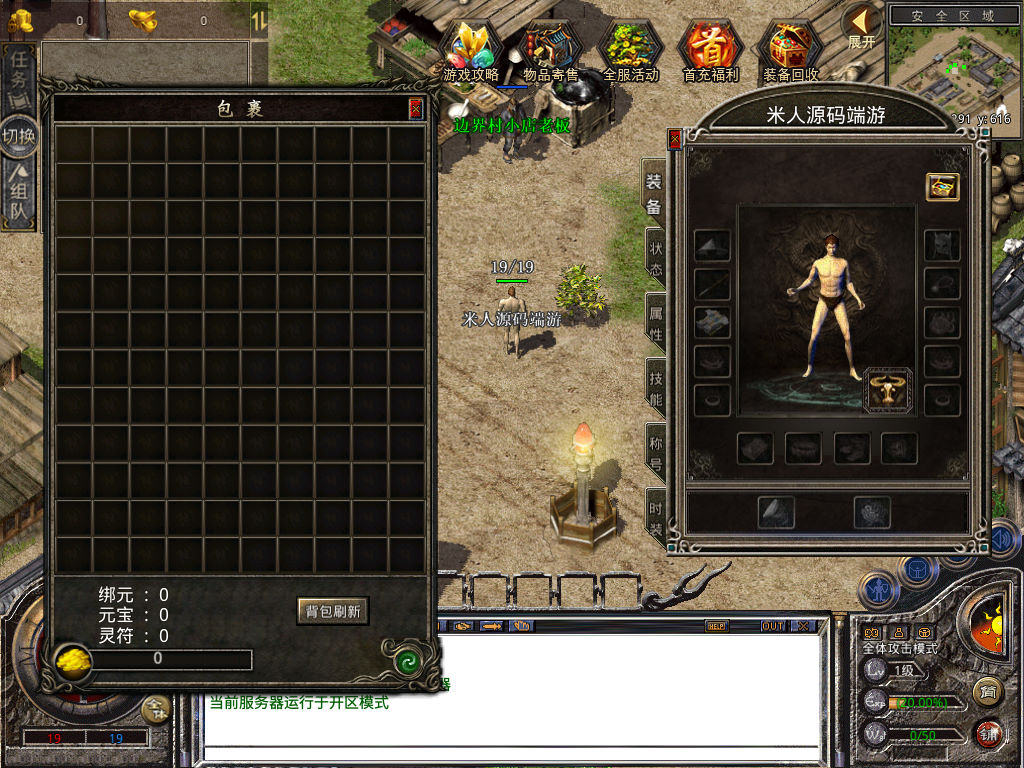Open the 首充福利 first-recharge bonus
Screen dimensions: 1024x768
[x=710, y=51]
